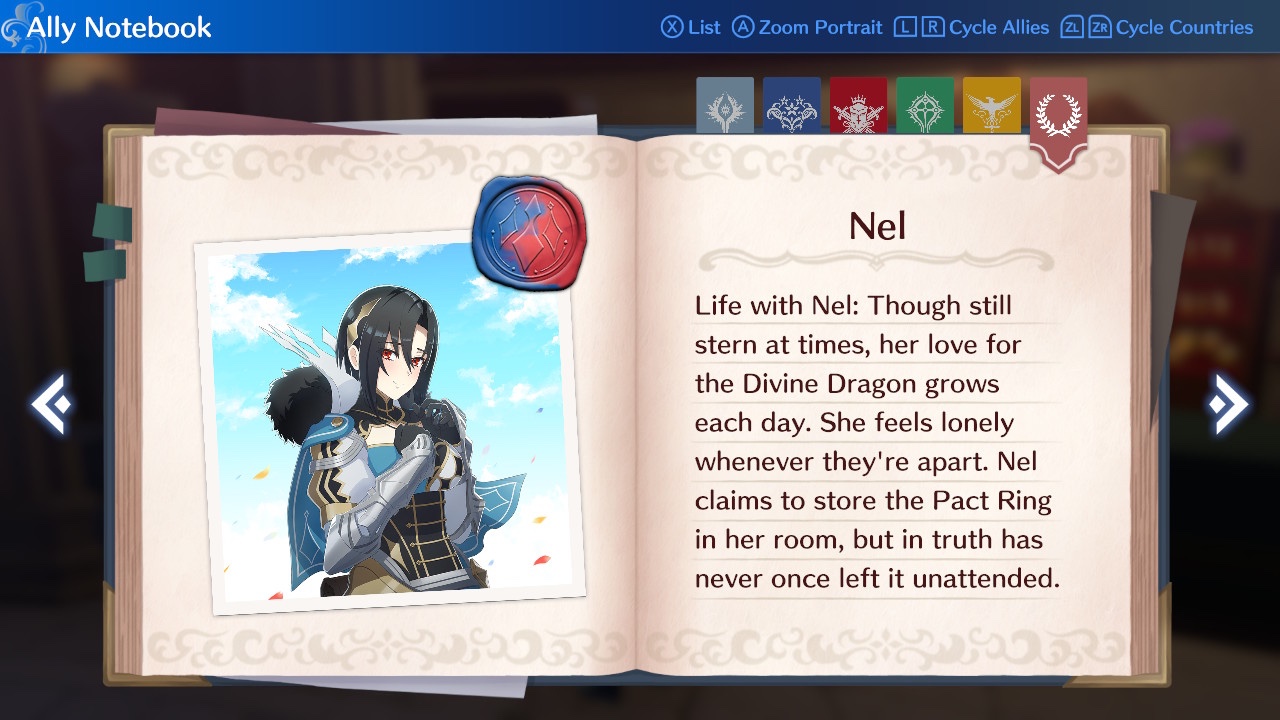Select the red country tab
This screenshot has width=1280, height=720.
click(x=858, y=106)
